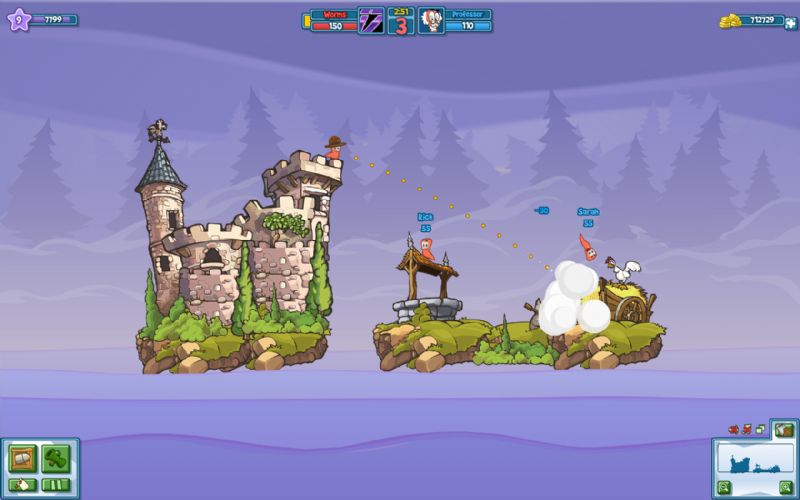This screenshot has width=800, height=500.
Task: Zoom out the minimap
Action: pos(722,487)
